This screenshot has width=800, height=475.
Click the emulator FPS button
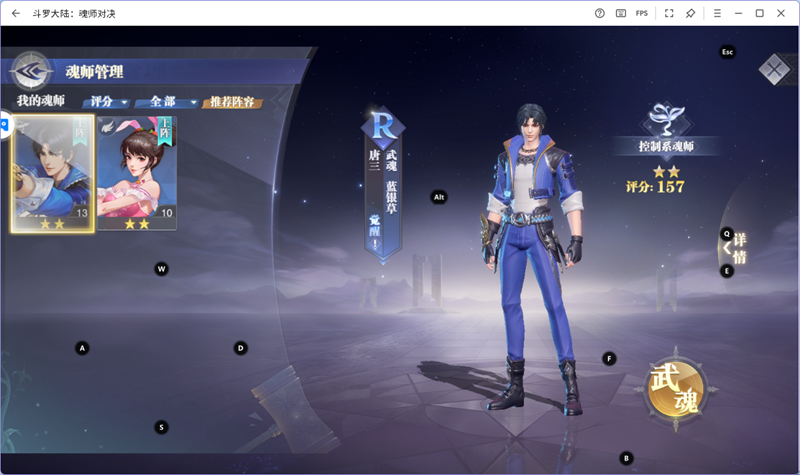point(642,13)
